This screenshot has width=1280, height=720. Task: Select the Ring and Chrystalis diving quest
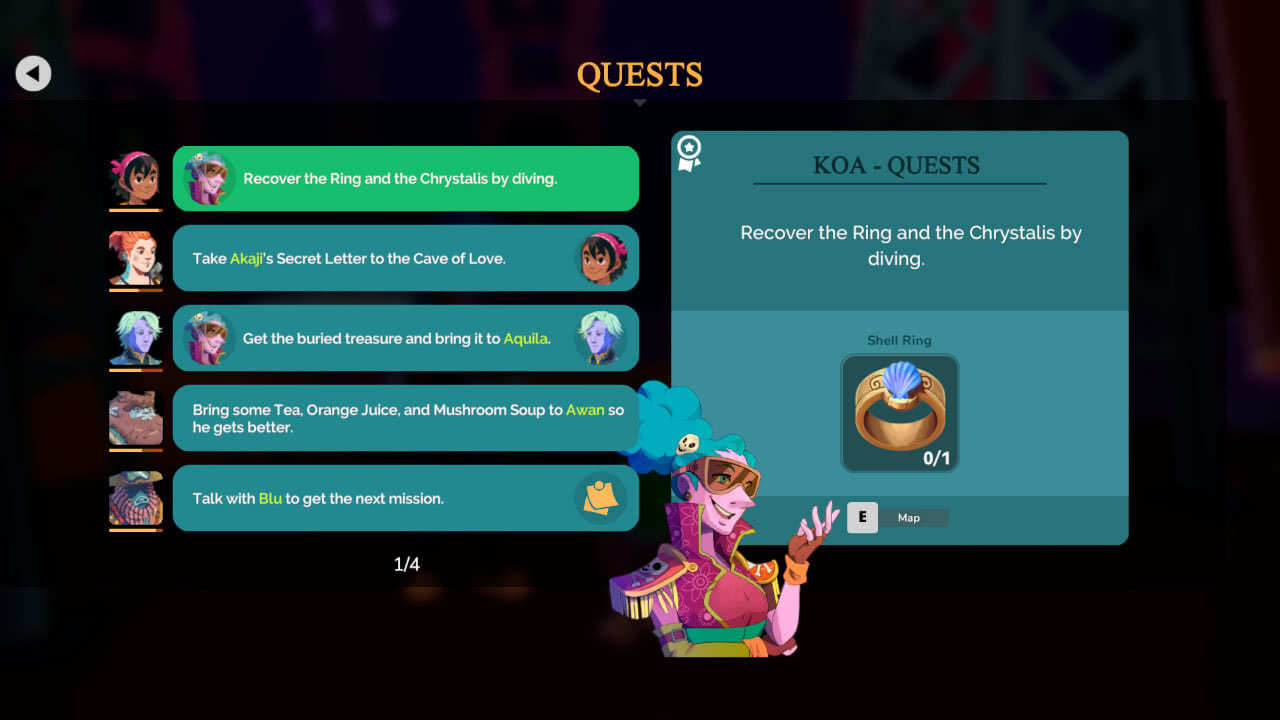(x=405, y=179)
